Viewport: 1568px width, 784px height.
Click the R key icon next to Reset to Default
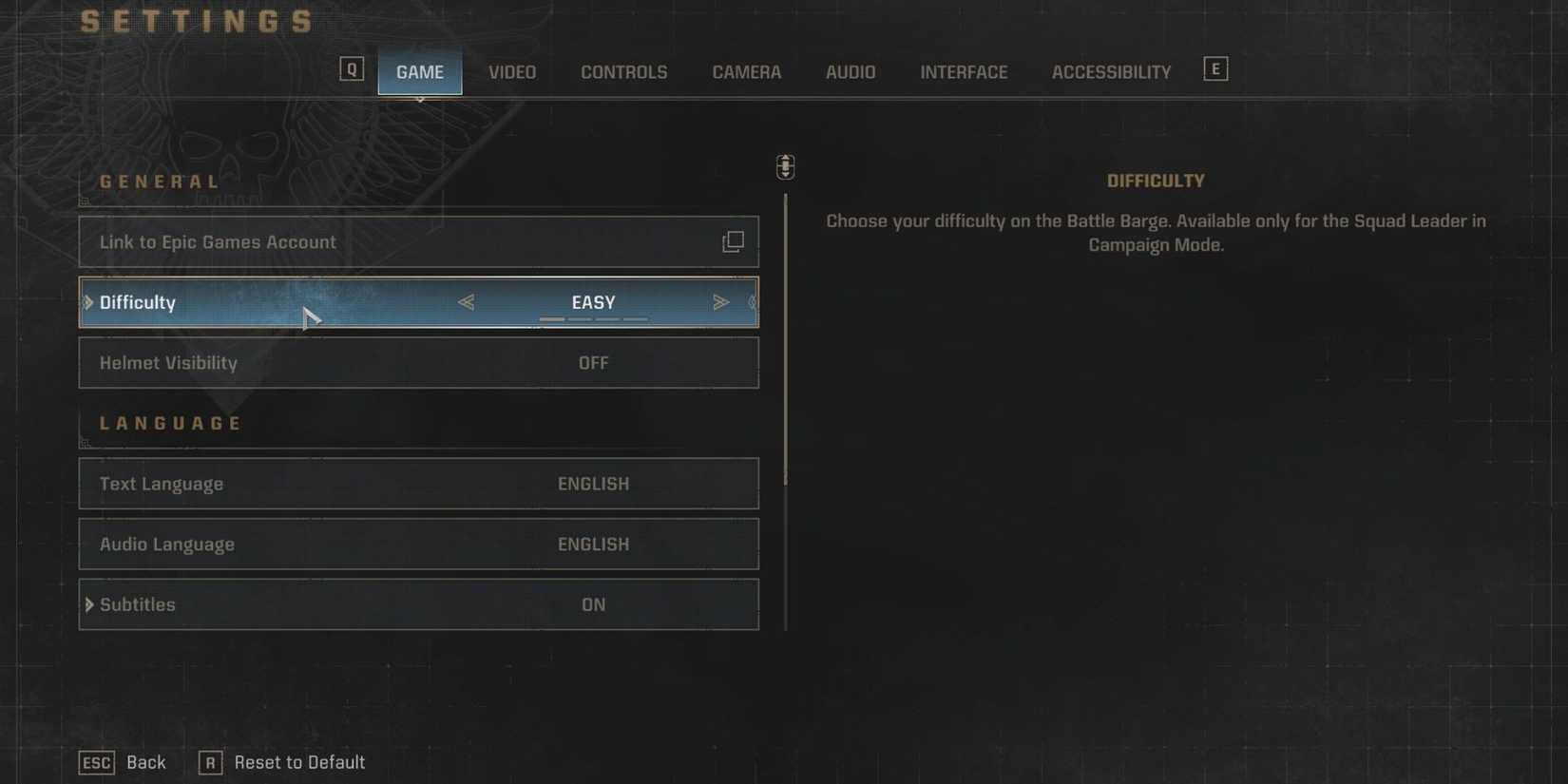coord(210,762)
